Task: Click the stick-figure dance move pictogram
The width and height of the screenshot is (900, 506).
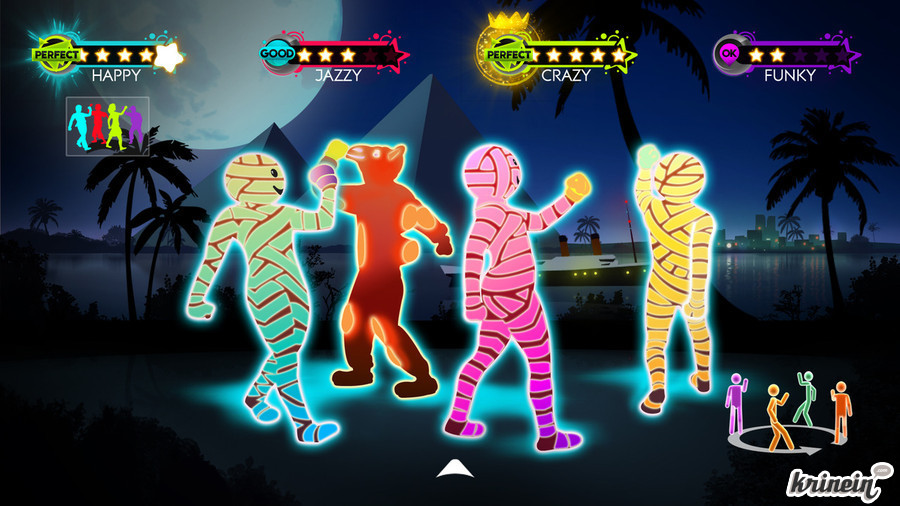Action: pos(790,410)
